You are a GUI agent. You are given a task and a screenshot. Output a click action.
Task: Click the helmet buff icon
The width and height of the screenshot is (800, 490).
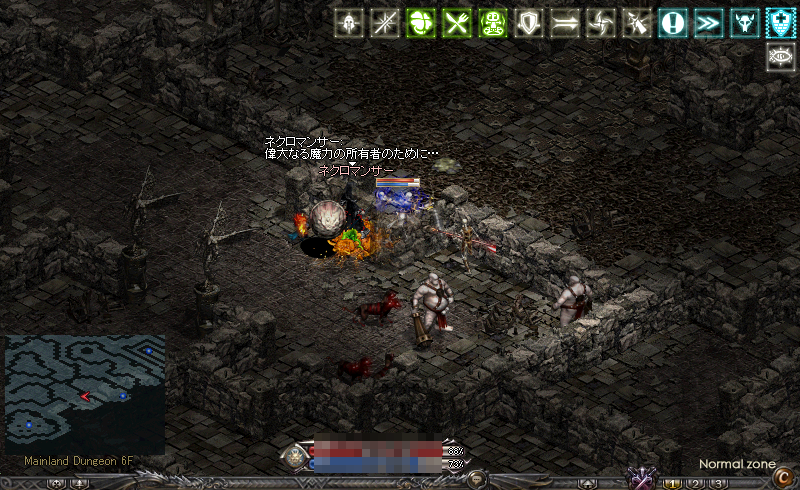point(349,23)
